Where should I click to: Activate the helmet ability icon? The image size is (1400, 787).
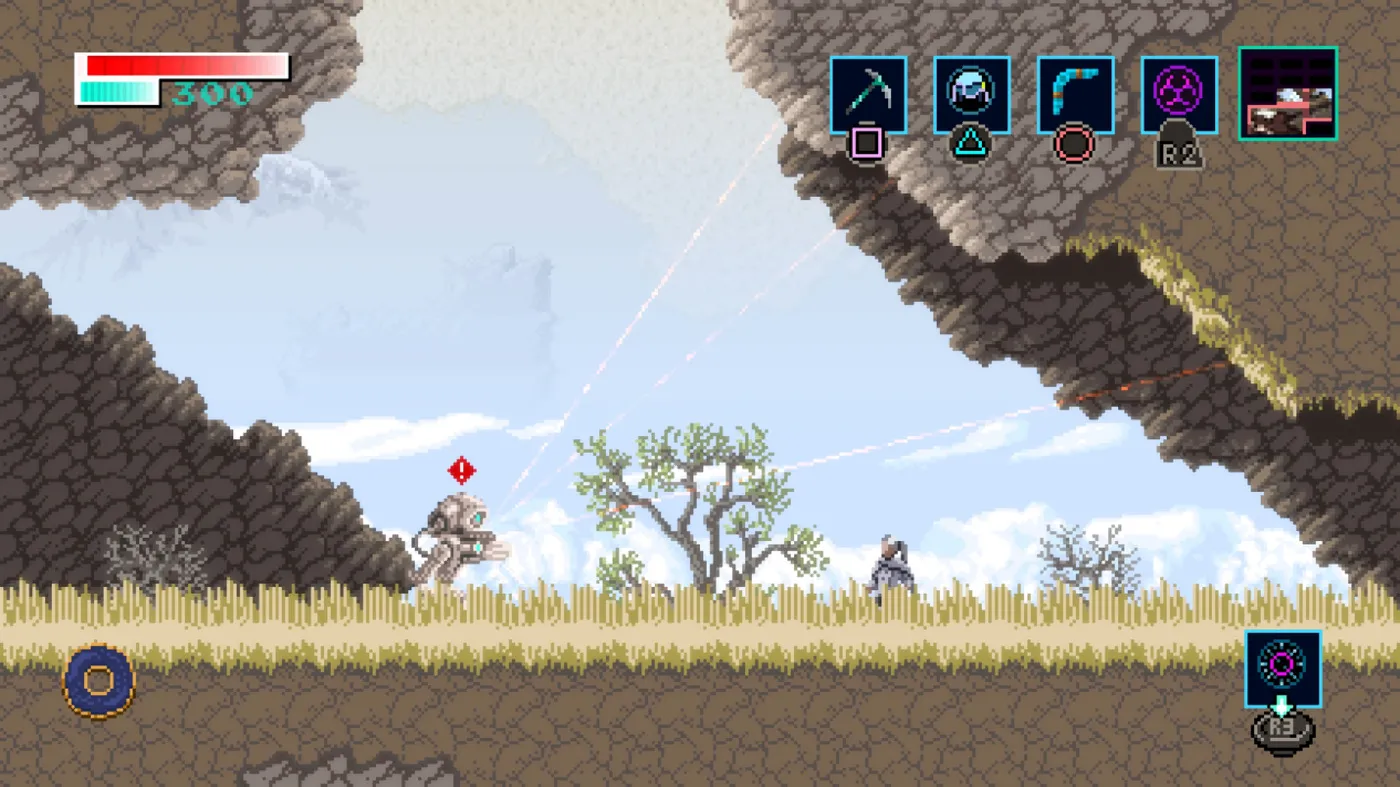pyautogui.click(x=971, y=95)
